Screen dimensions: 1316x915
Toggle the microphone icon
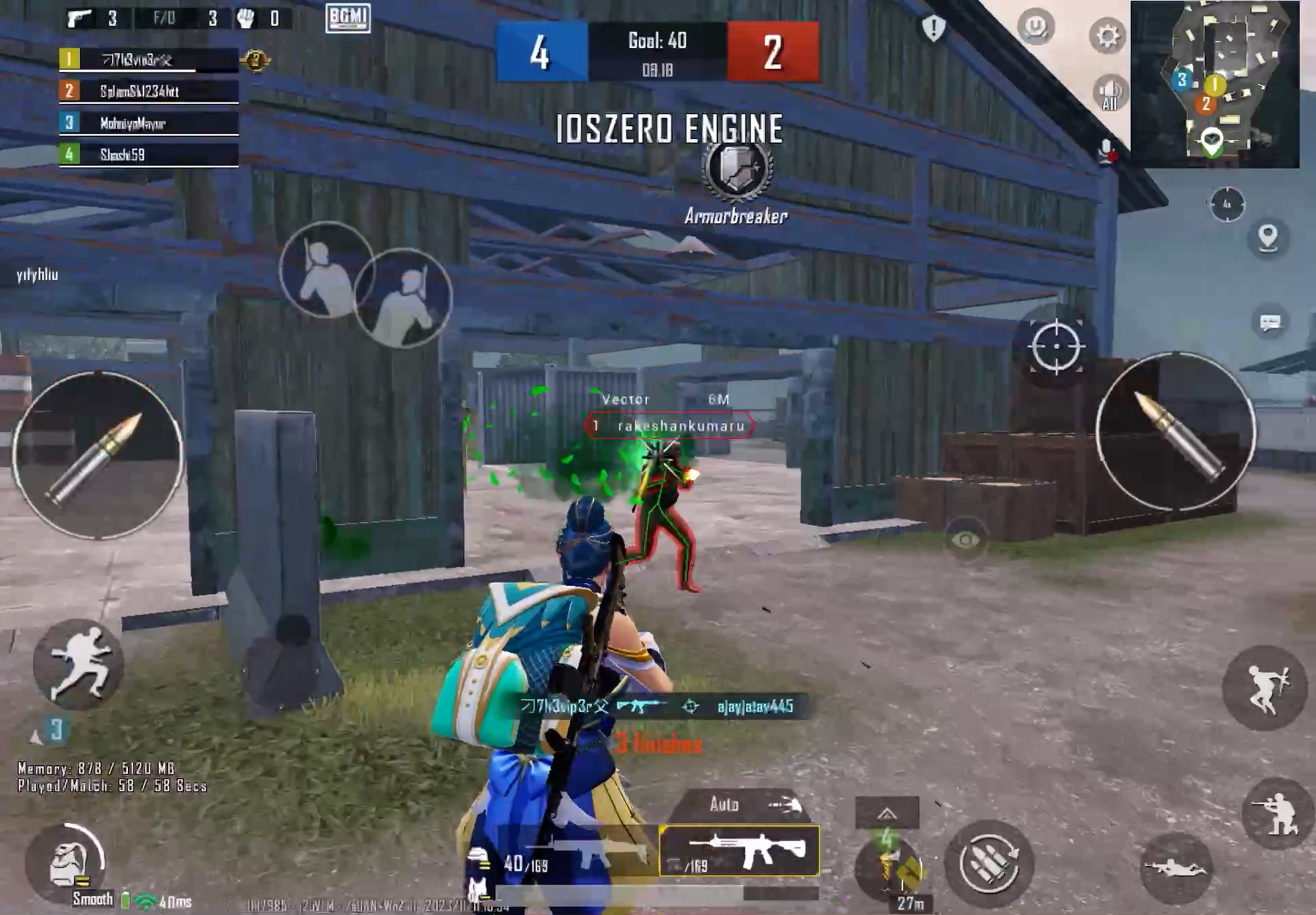coord(1107,150)
